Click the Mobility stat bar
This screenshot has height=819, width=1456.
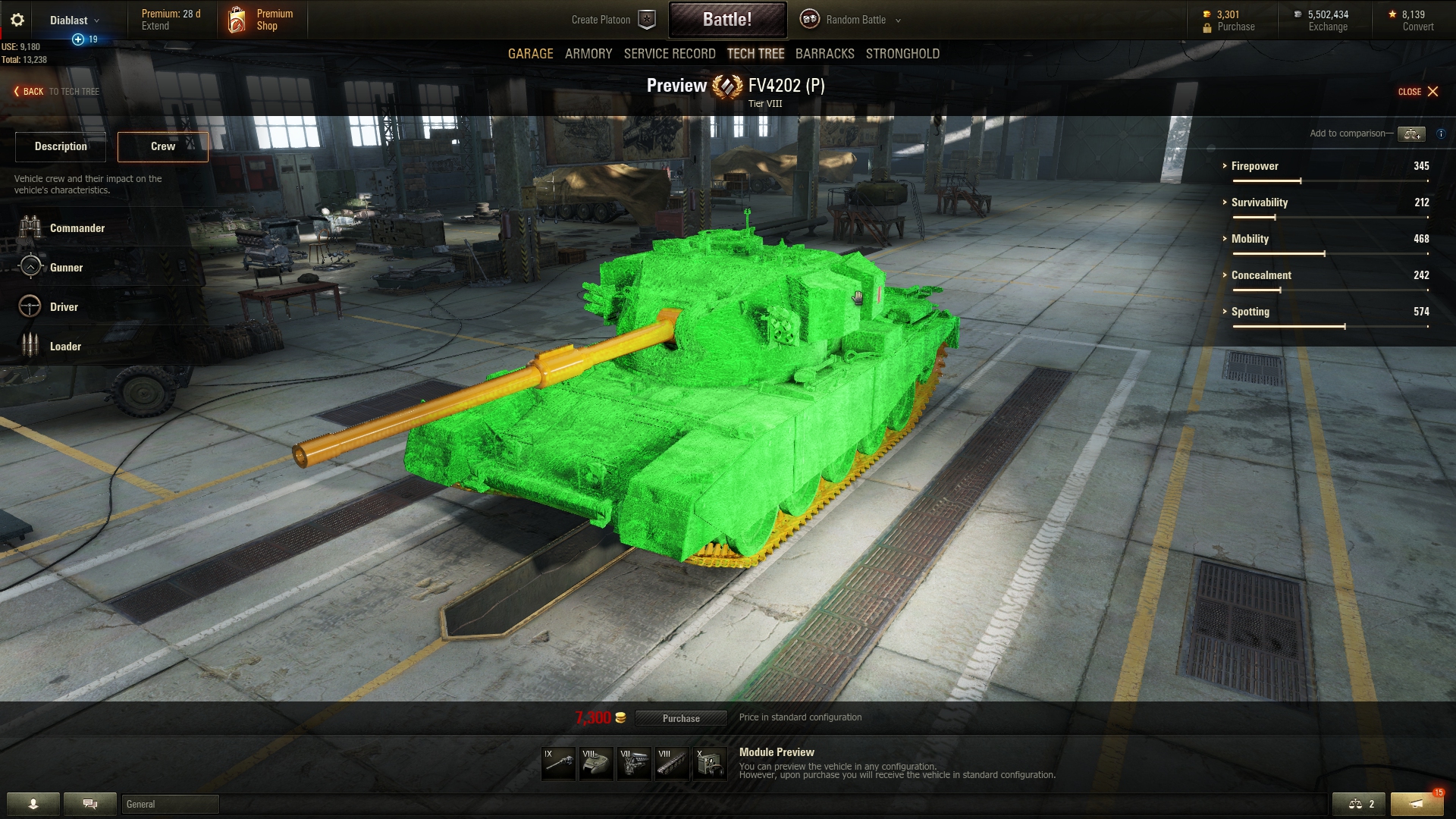click(1331, 254)
